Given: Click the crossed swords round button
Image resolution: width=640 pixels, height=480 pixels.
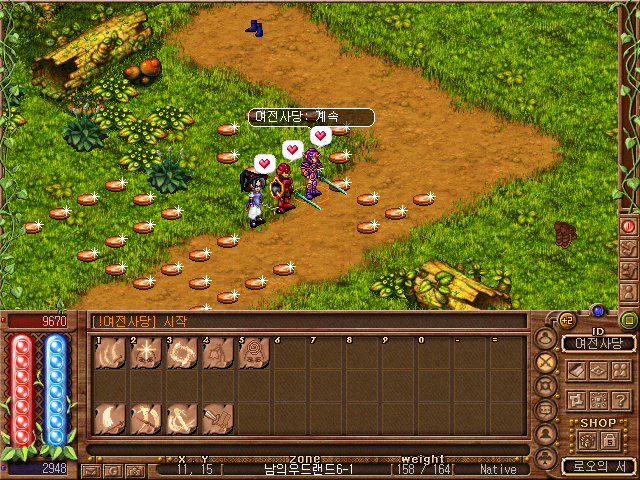Looking at the screenshot, I should [x=546, y=361].
